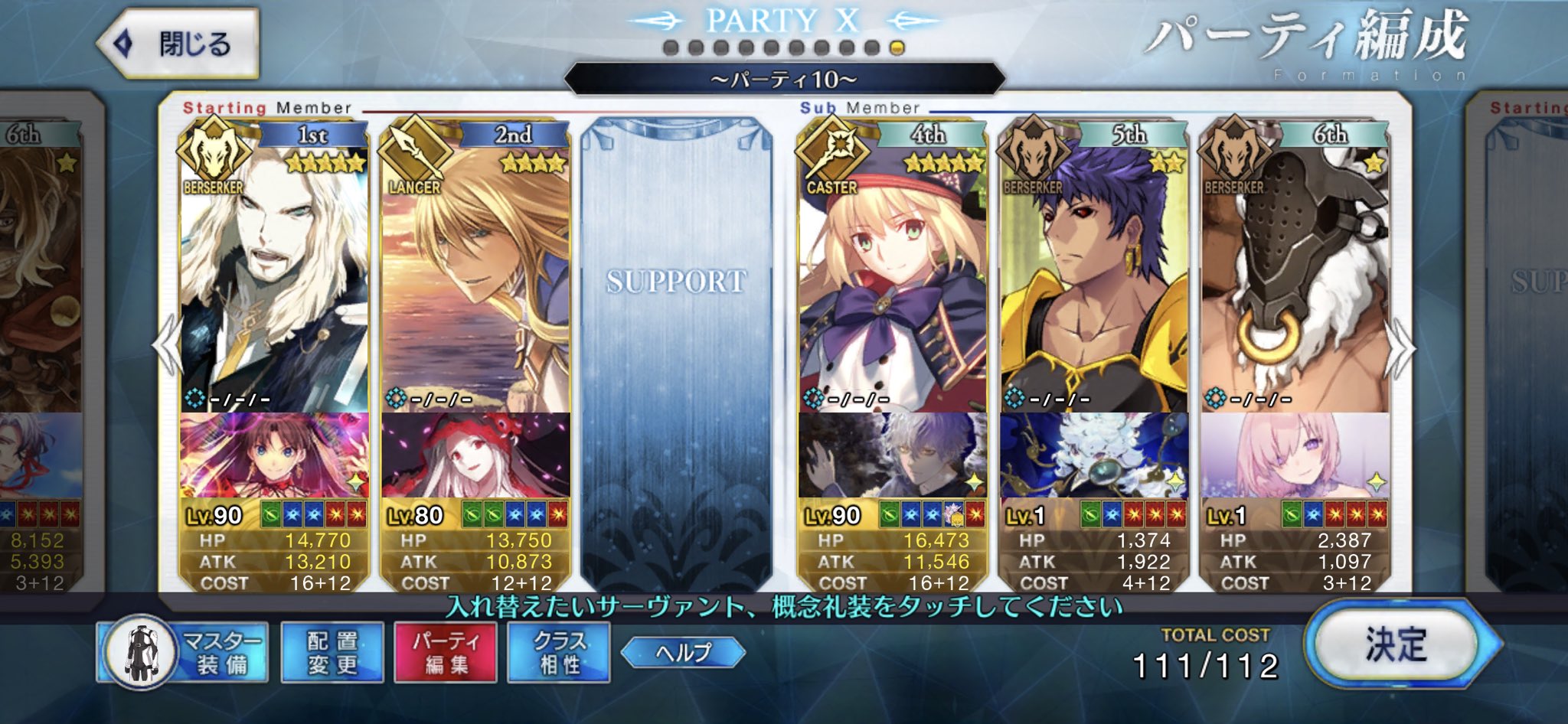This screenshot has width=1568, height=724.
Task: Go to the next party with right arrow
Action: point(1403,348)
